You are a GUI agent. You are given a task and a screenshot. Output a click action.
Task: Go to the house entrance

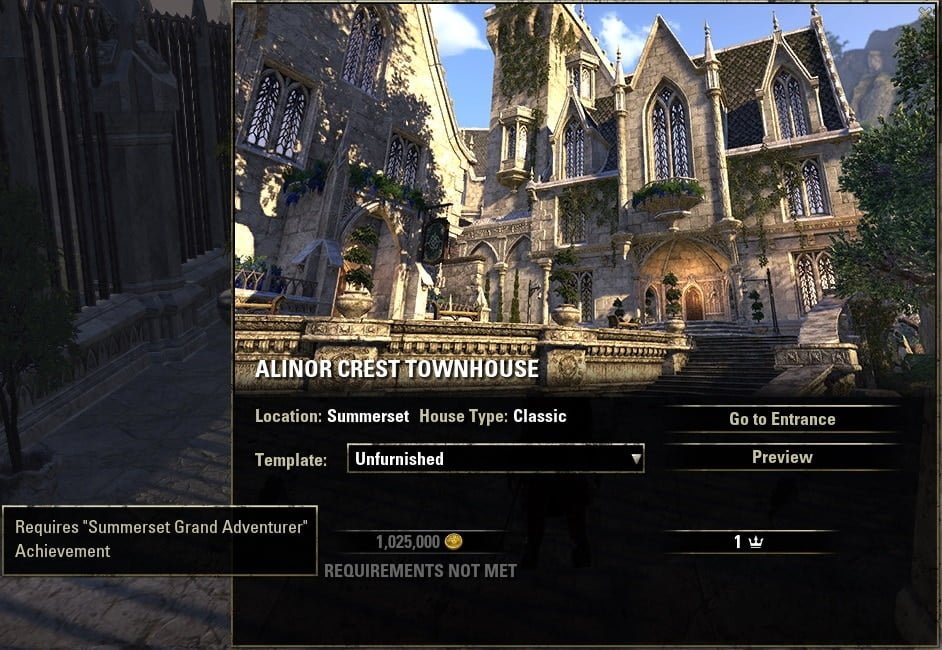coord(781,419)
